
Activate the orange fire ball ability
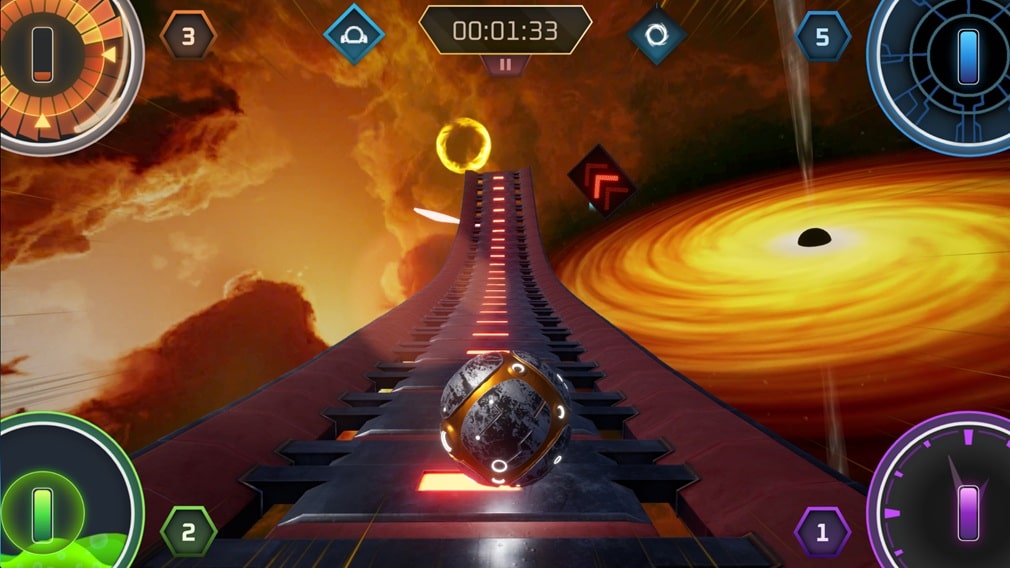42,55
